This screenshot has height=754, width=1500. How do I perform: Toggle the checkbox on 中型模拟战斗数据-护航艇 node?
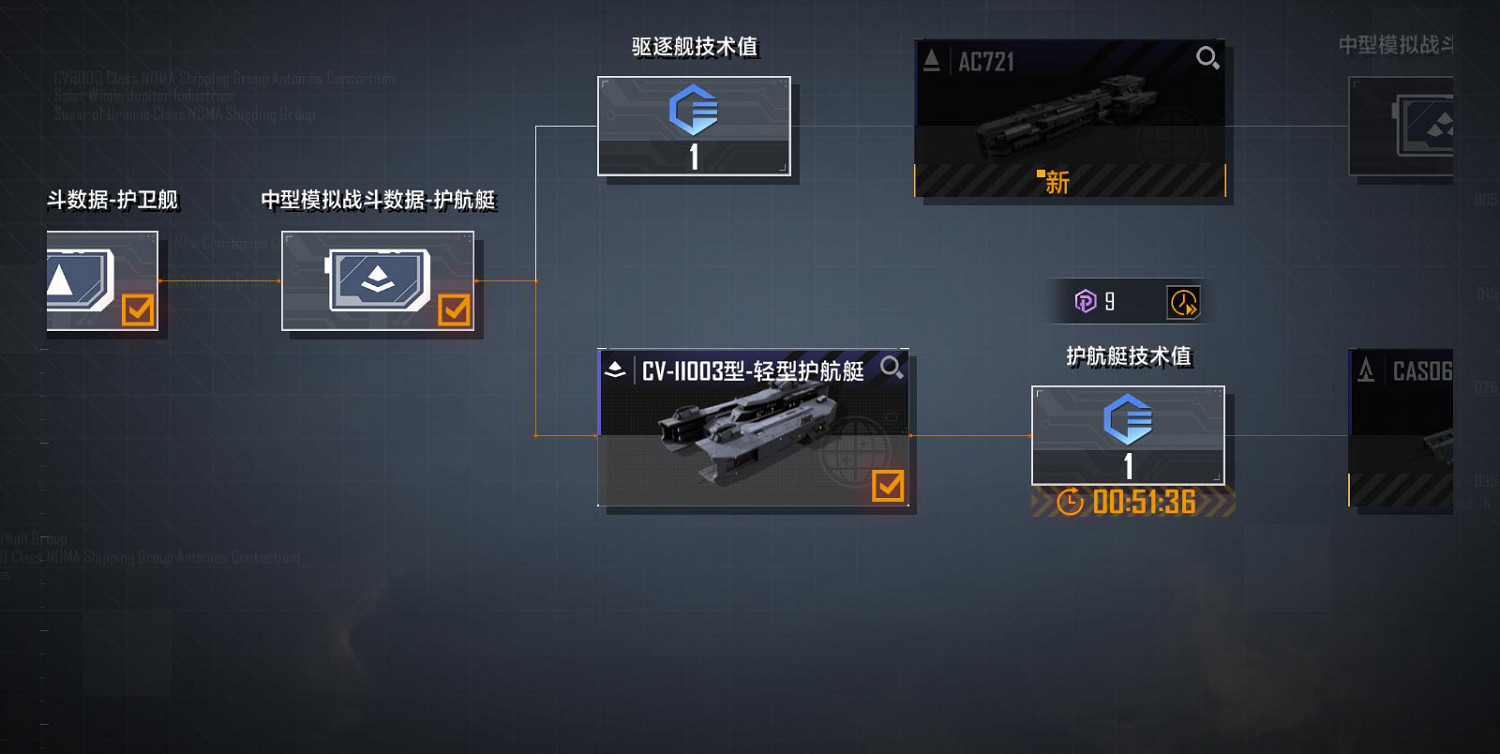coord(456,312)
